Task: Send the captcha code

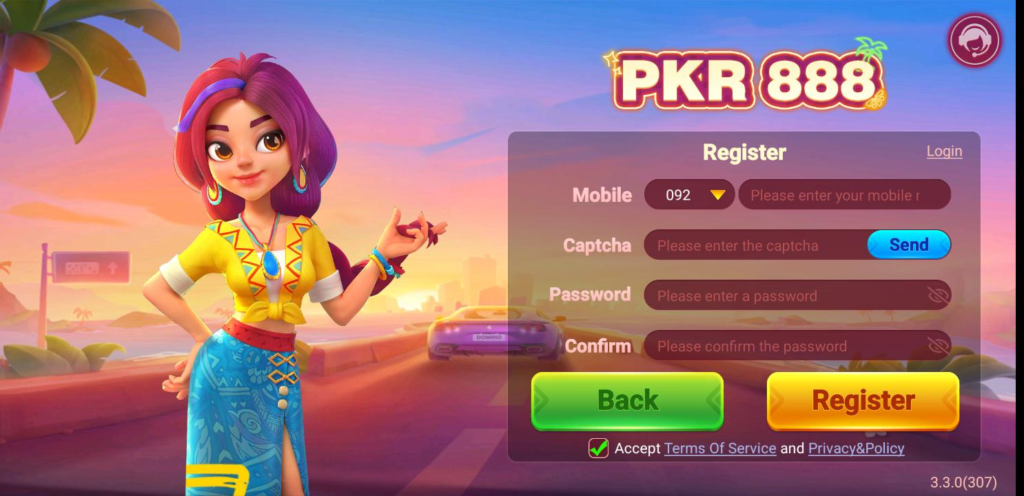Action: pos(908,245)
